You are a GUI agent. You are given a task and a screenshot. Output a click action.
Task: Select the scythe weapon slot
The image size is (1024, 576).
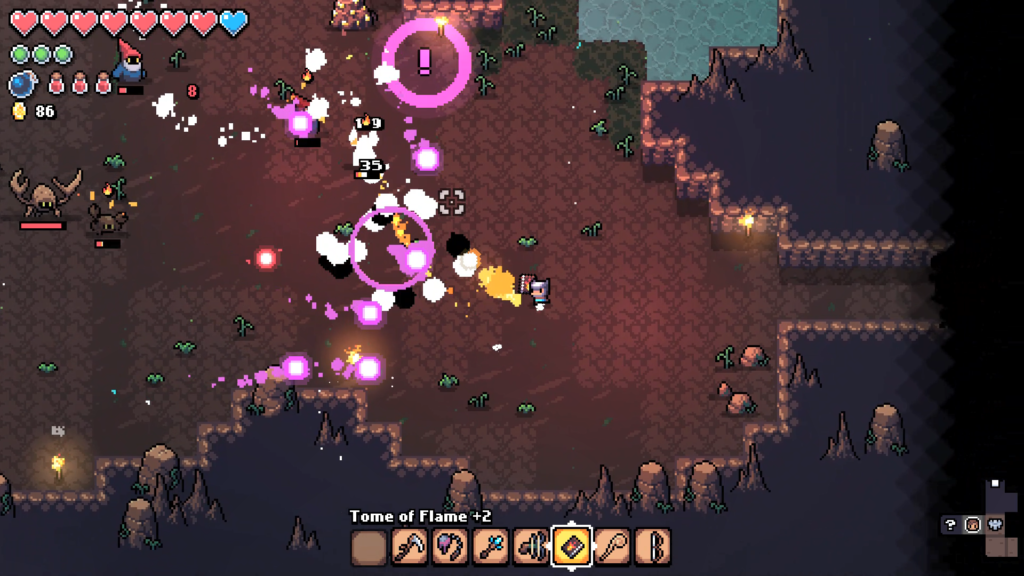tap(409, 547)
